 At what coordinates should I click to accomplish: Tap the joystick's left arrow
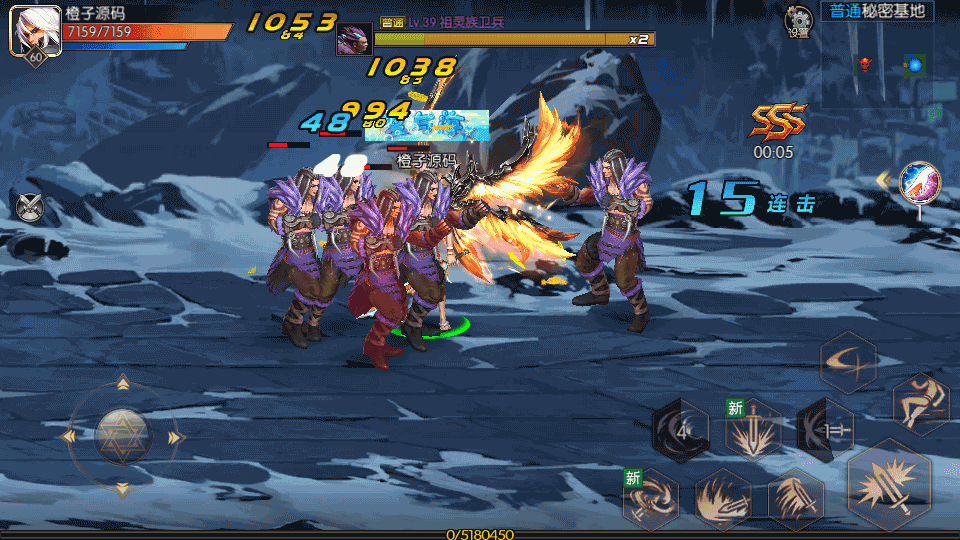tap(68, 437)
